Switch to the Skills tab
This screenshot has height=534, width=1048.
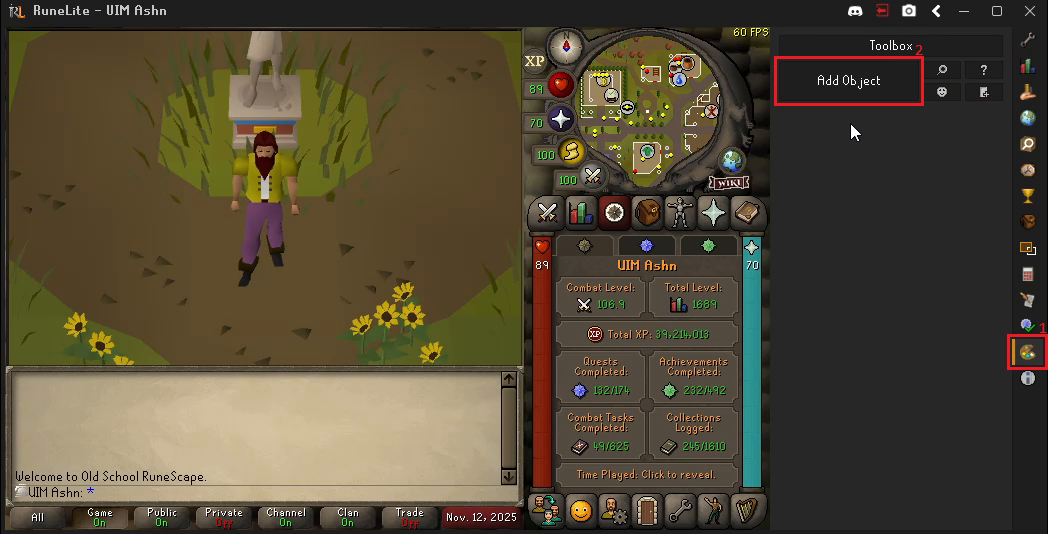tap(581, 212)
